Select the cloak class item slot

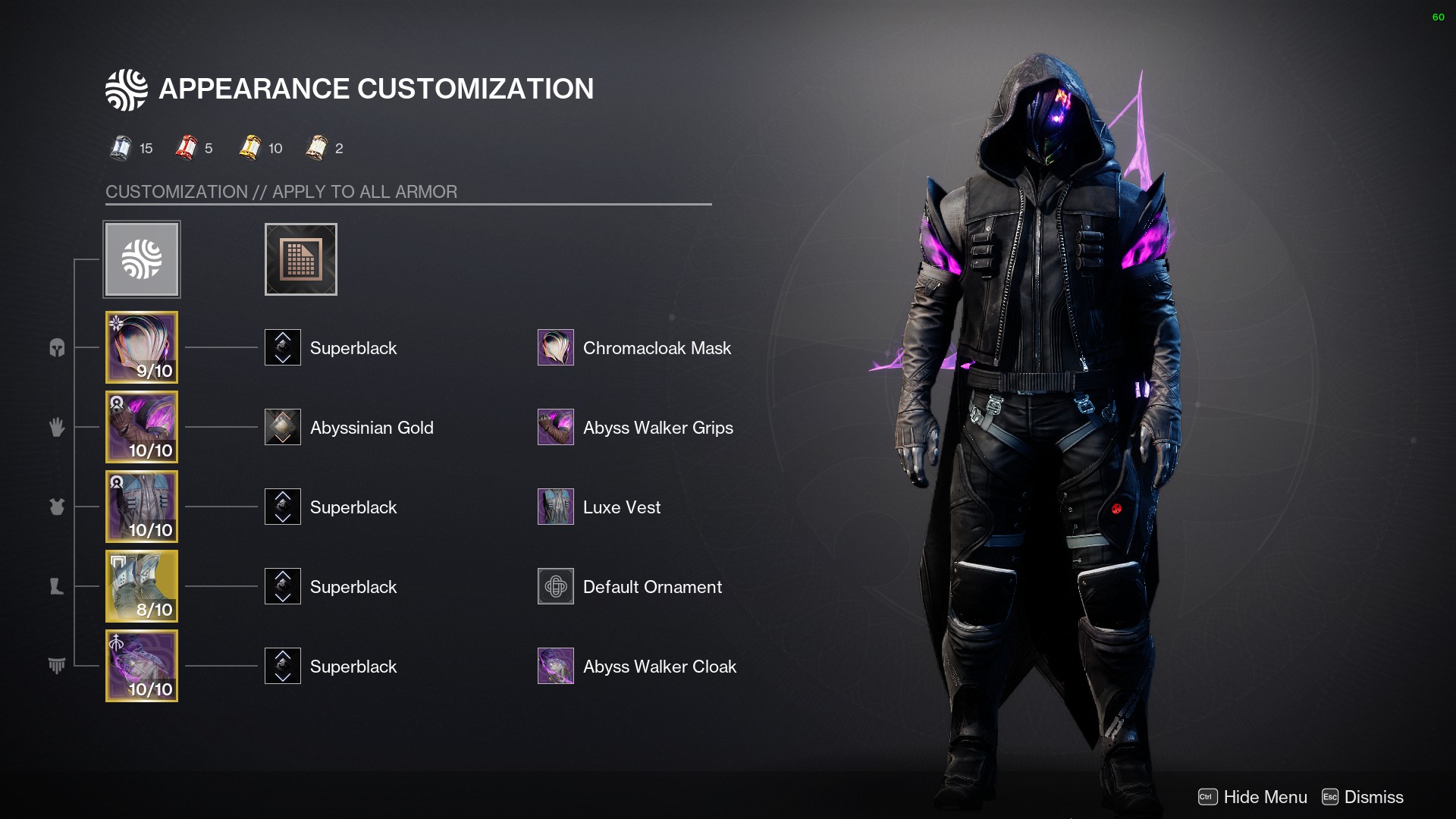pyautogui.click(x=142, y=666)
